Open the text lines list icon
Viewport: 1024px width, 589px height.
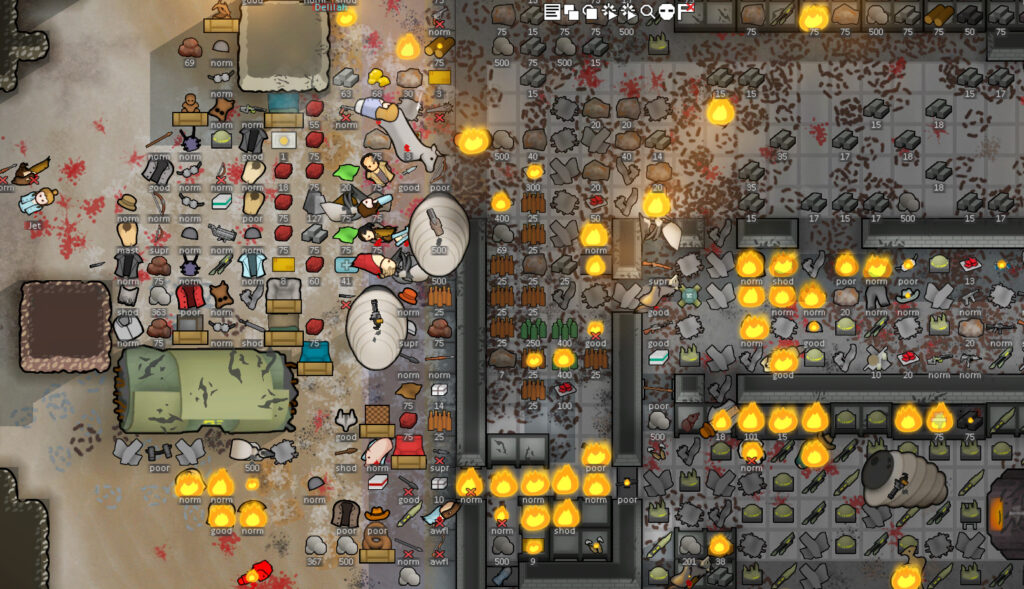coord(552,12)
